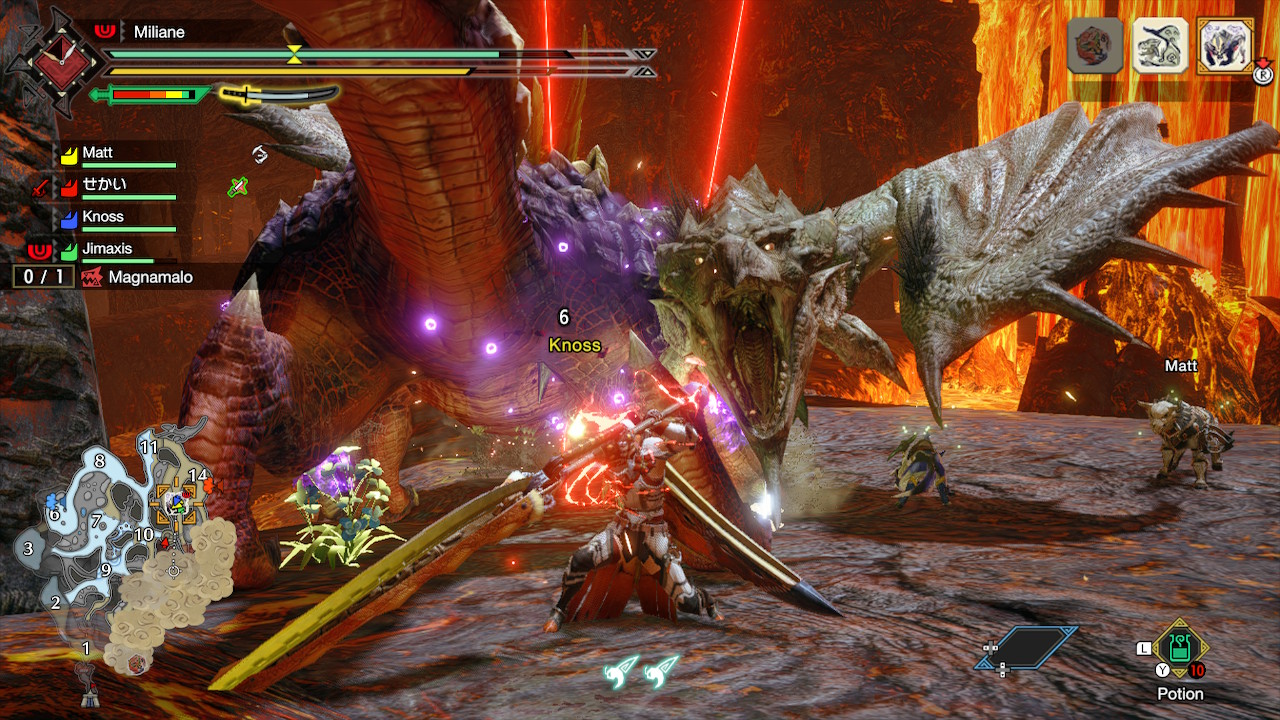
Task: Select Matt in the party list
Action: click(x=97, y=153)
